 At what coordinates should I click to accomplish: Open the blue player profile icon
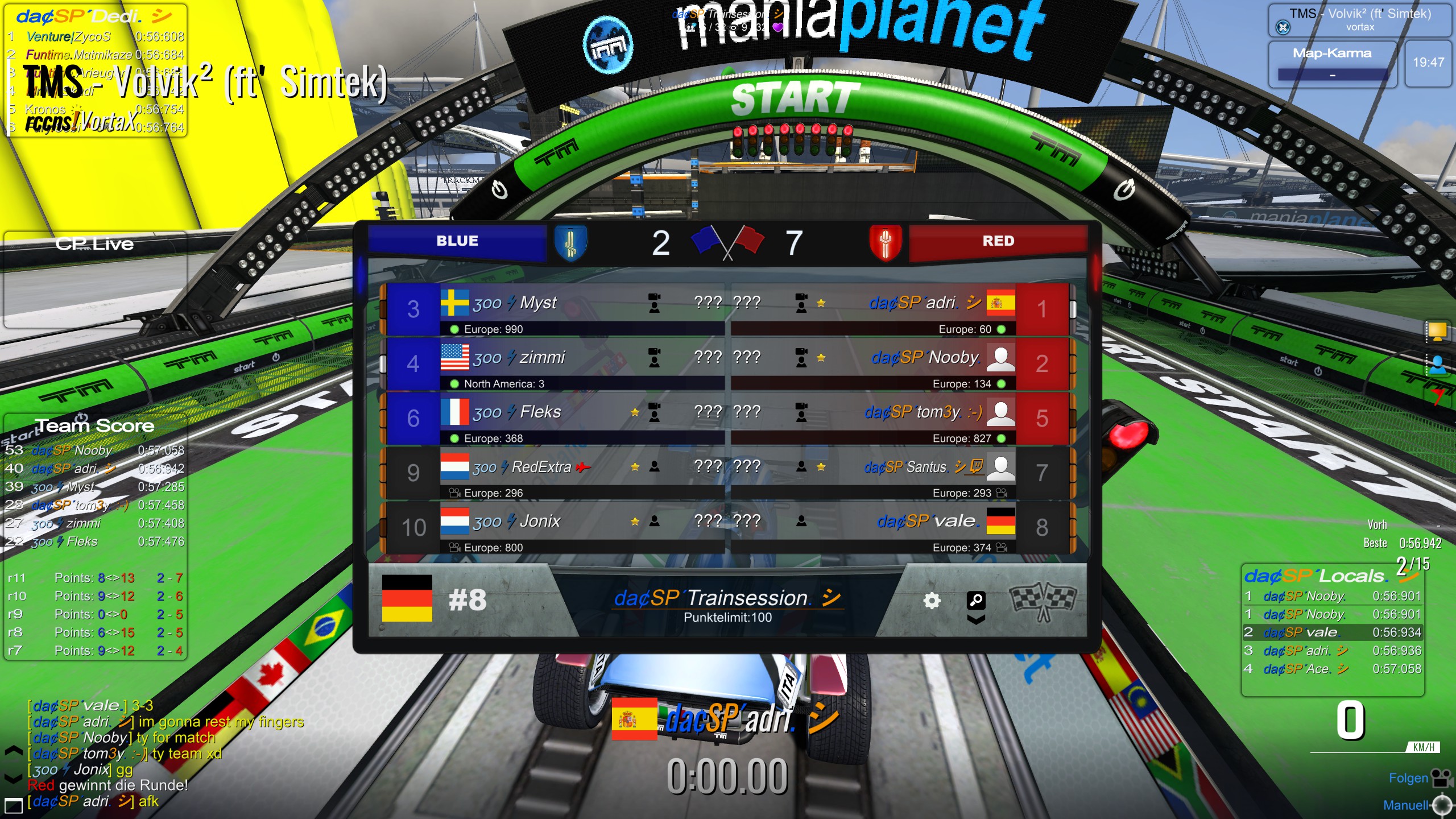click(1437, 364)
